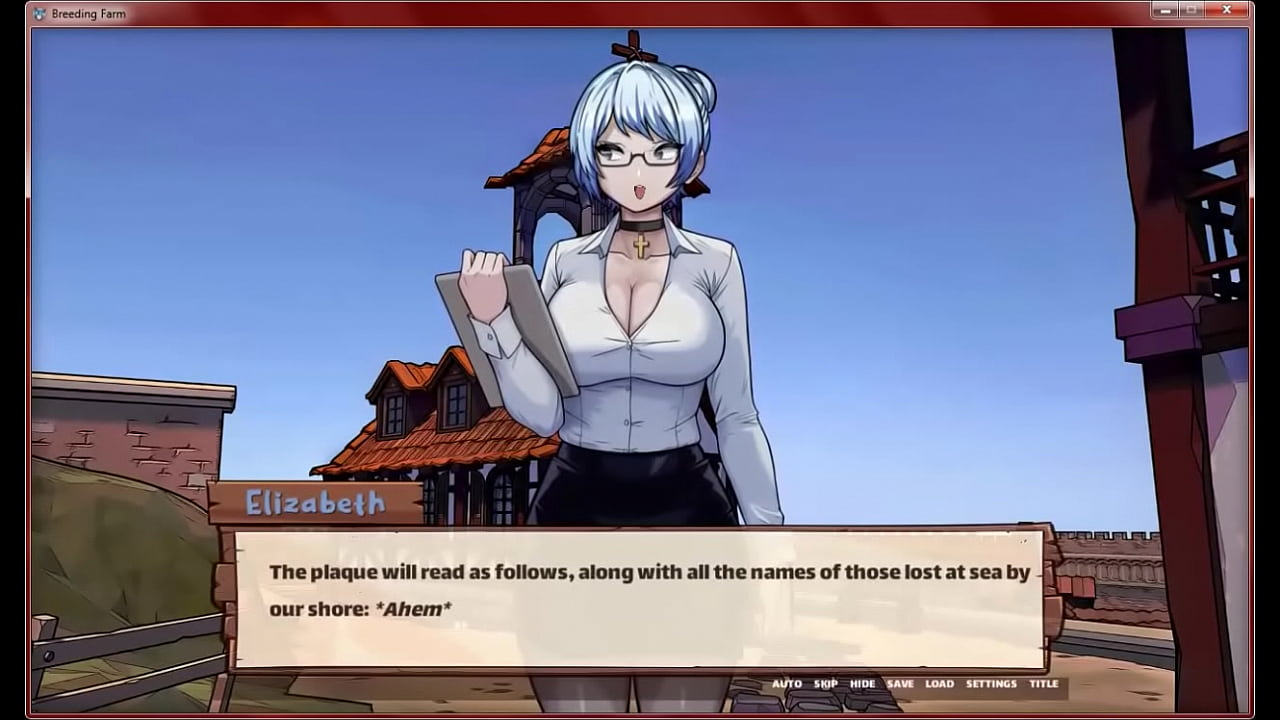Minimize the game window
Image resolution: width=1280 pixels, height=720 pixels.
(x=1164, y=10)
